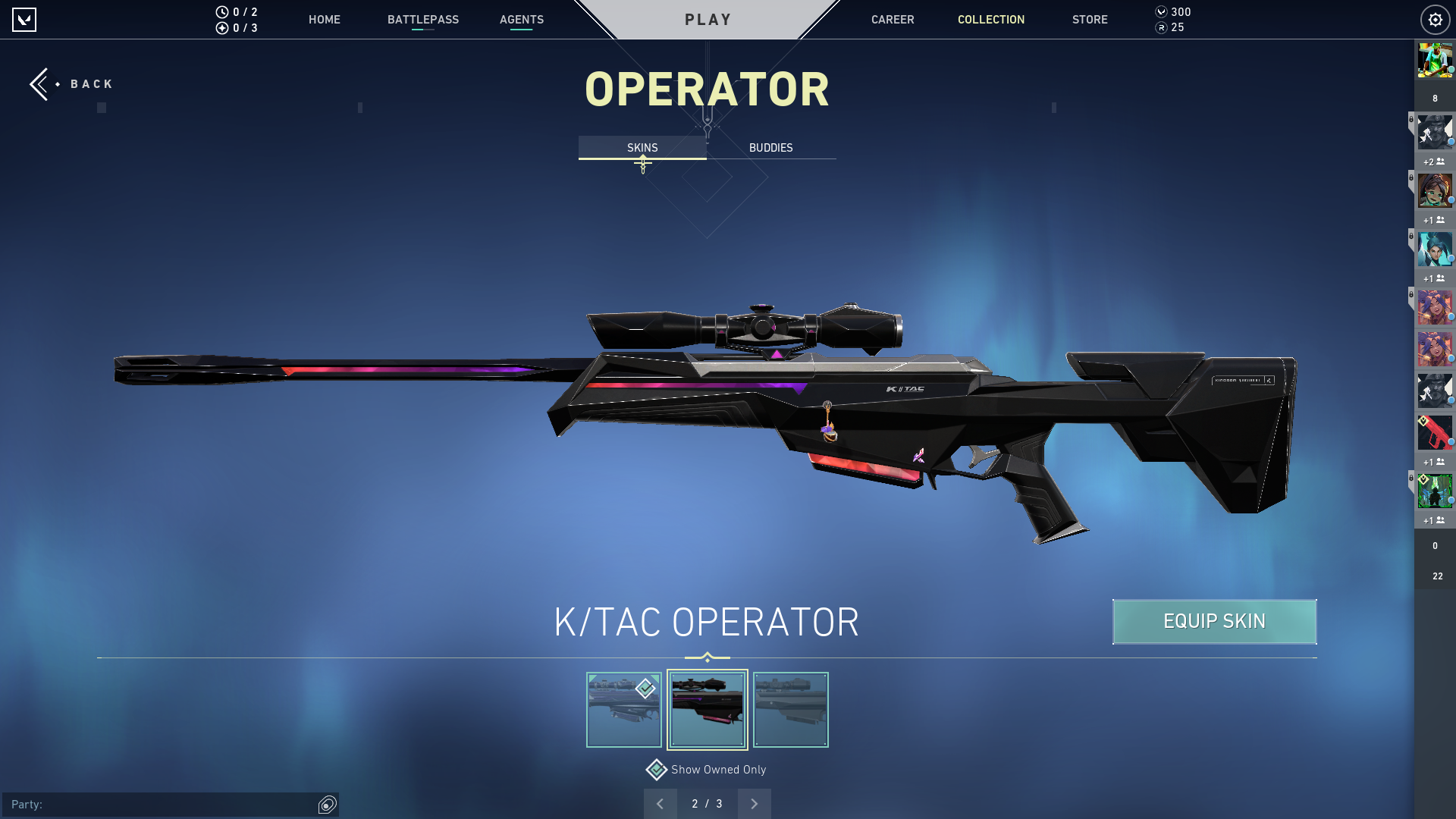The width and height of the screenshot is (1456, 819).
Task: Select the third Operator skin thumbnail
Action: point(790,710)
